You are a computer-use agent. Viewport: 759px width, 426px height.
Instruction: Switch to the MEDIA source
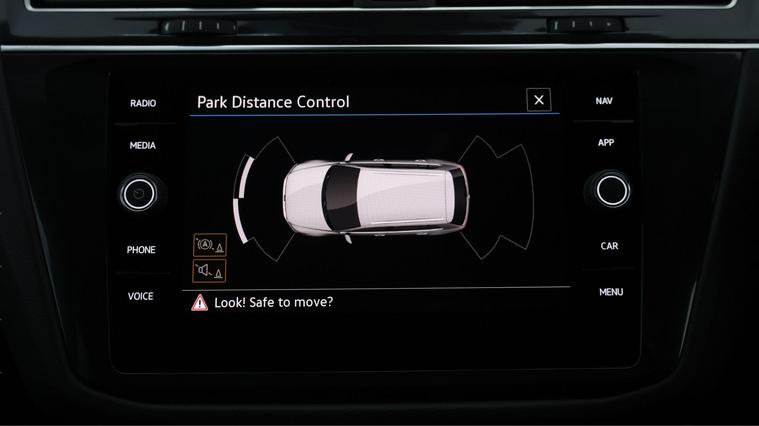(x=143, y=146)
